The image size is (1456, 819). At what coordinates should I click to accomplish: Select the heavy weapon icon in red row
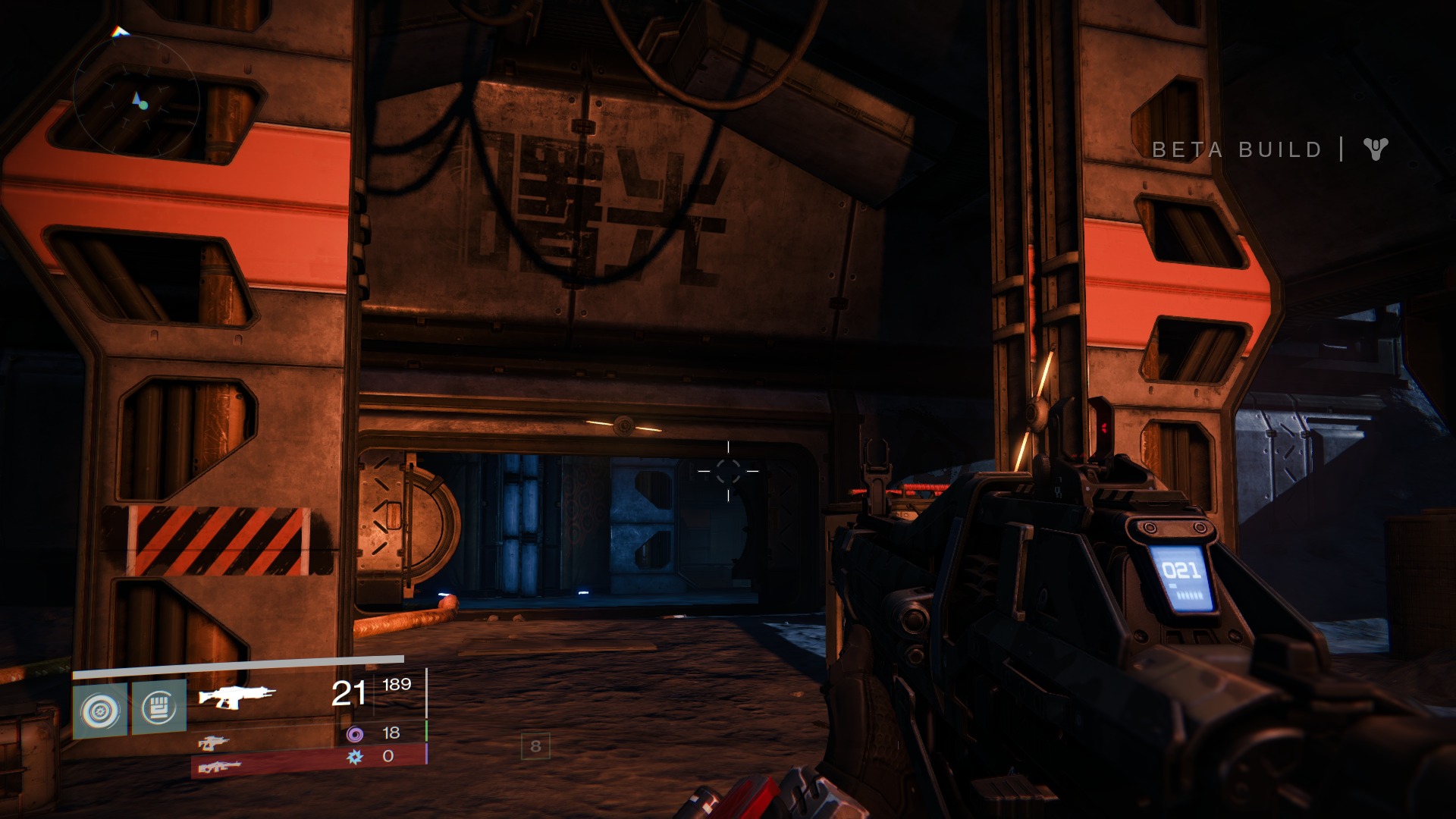click(219, 767)
